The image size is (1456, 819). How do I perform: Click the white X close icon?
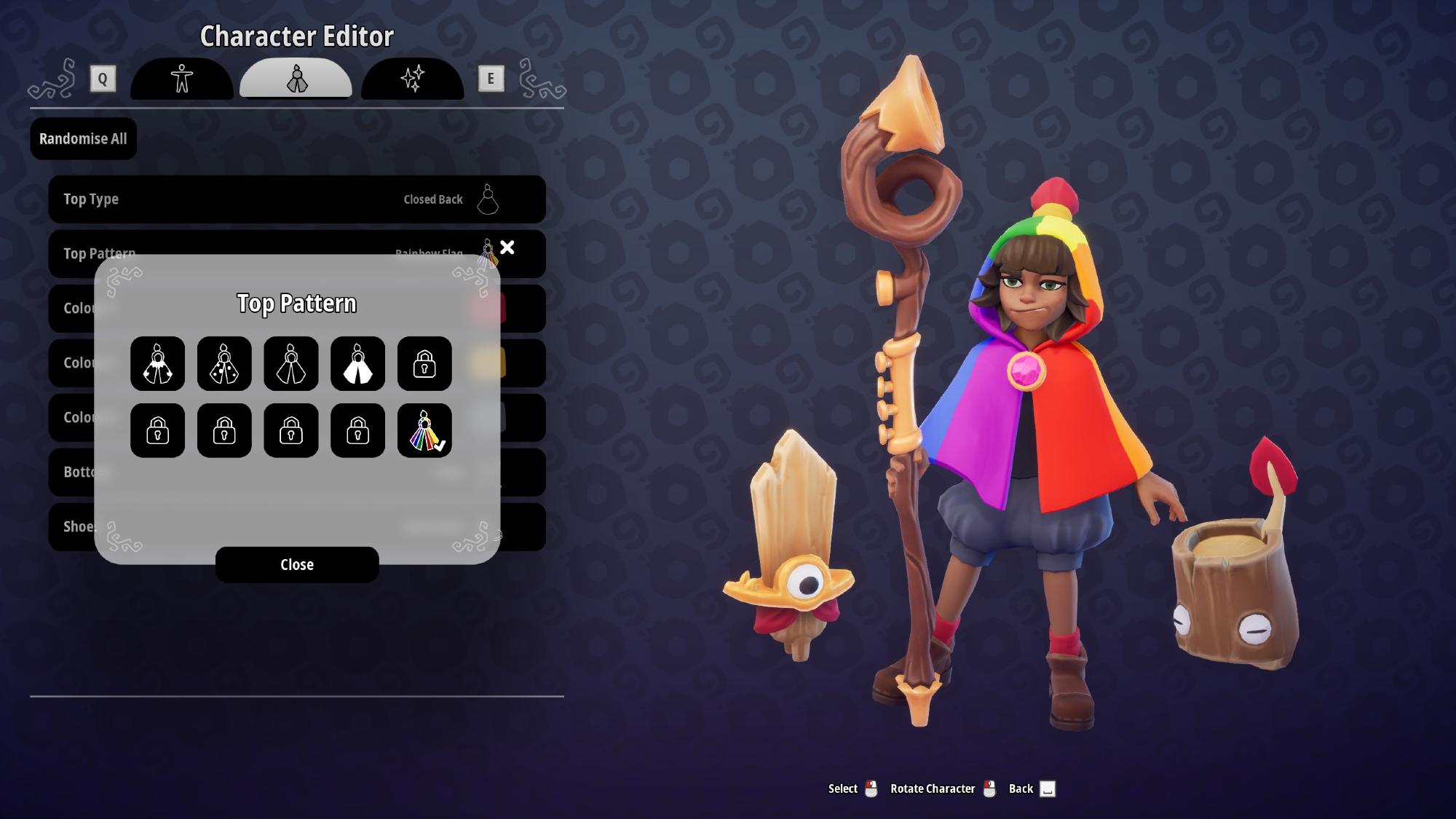[x=507, y=248]
